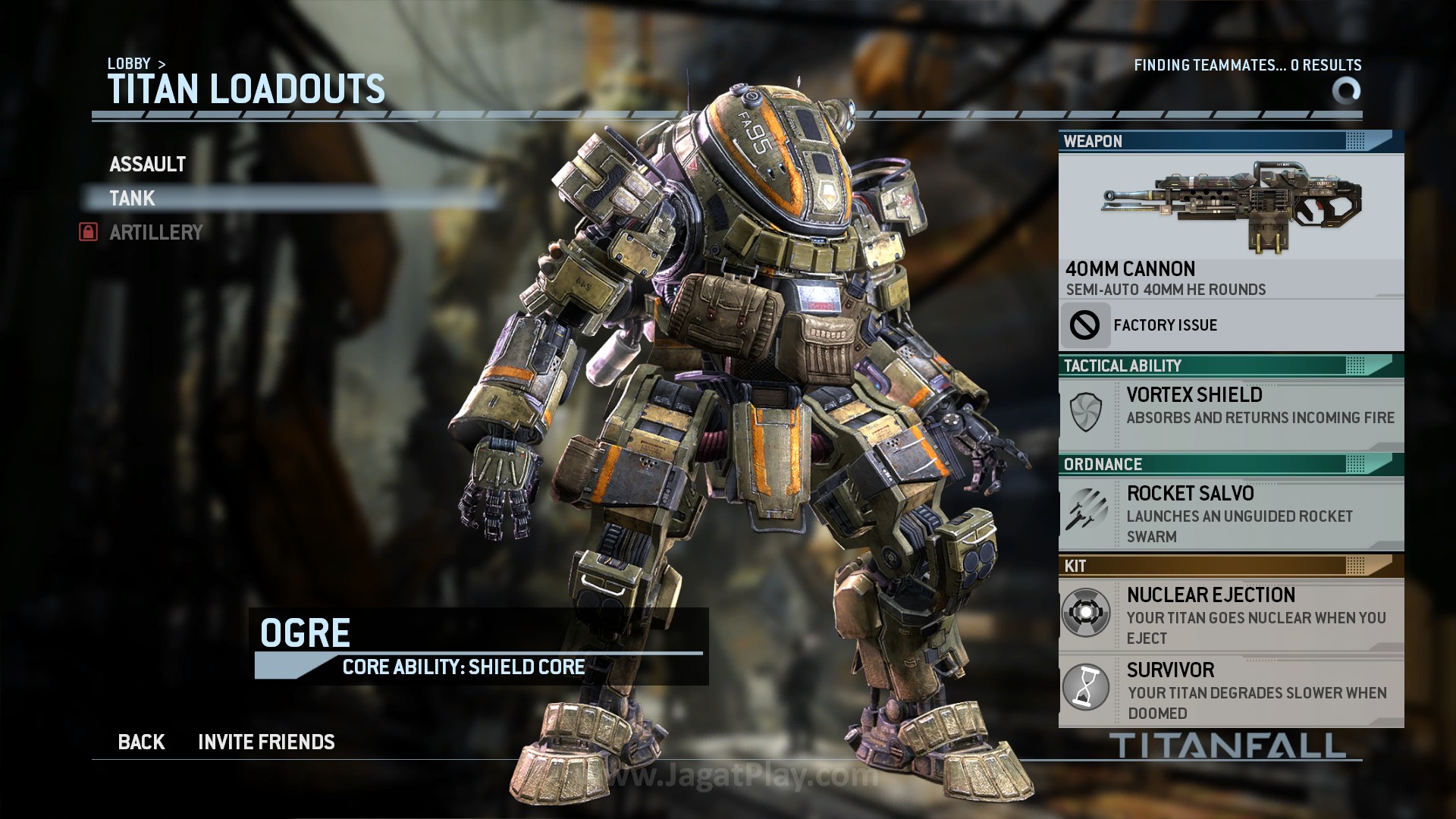
Task: Choose the Tank loadout entry
Action: pyautogui.click(x=133, y=199)
